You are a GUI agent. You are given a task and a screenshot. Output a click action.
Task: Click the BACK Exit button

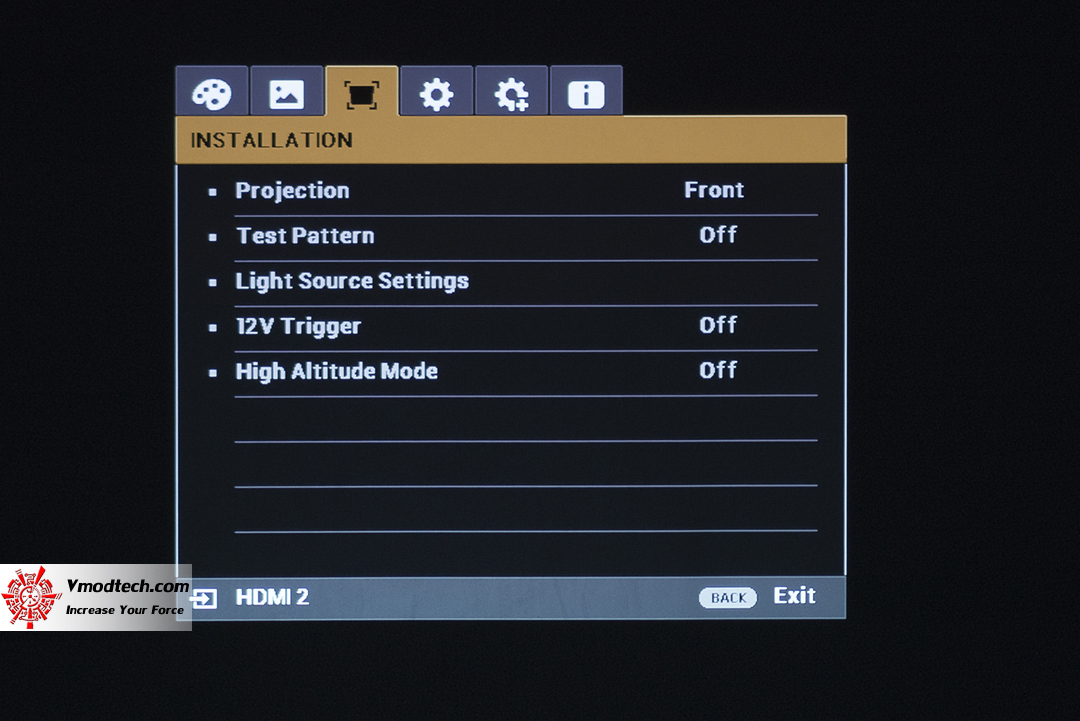(757, 597)
